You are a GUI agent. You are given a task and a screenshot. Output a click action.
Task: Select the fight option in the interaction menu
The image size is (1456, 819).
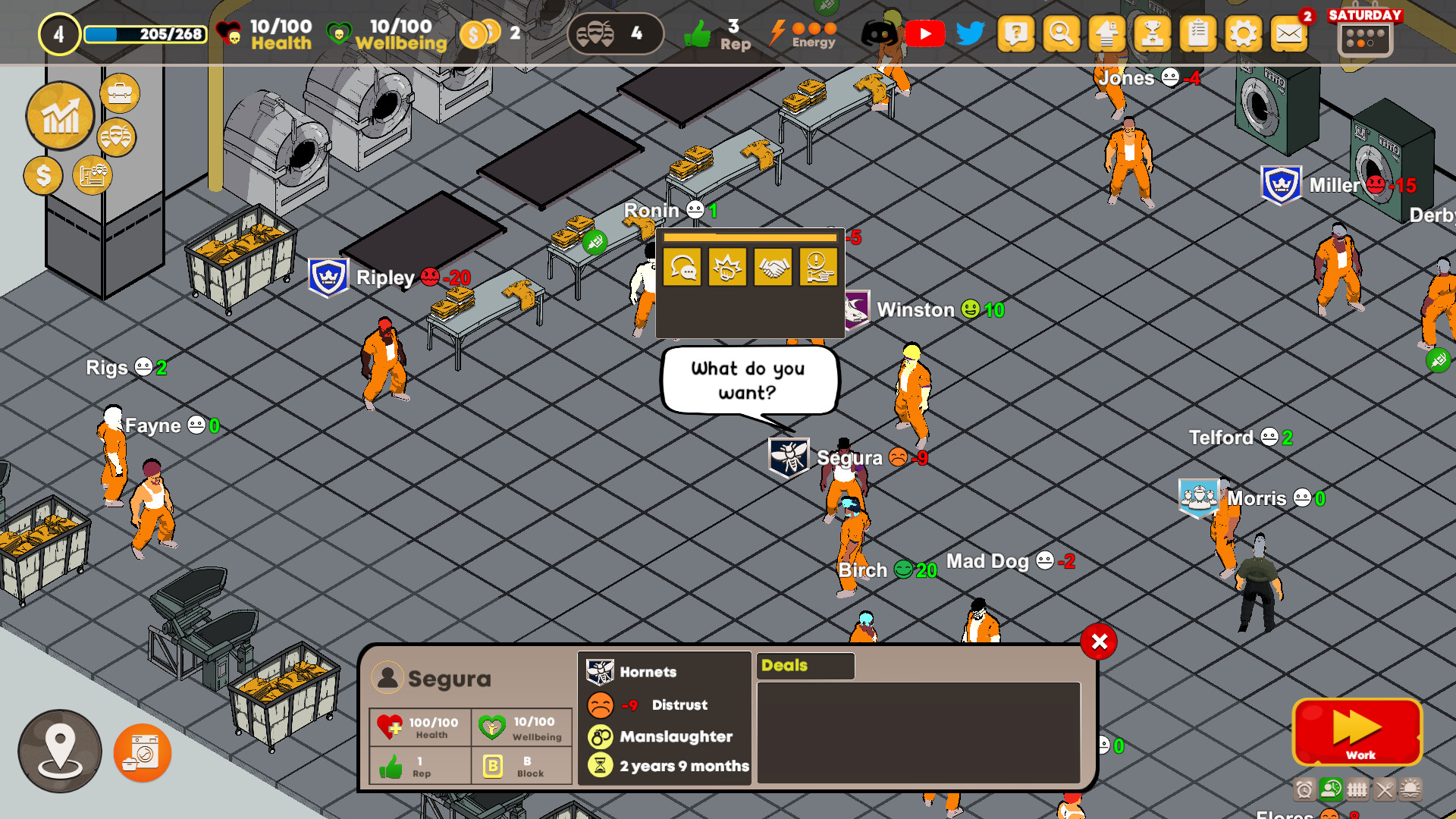(726, 268)
